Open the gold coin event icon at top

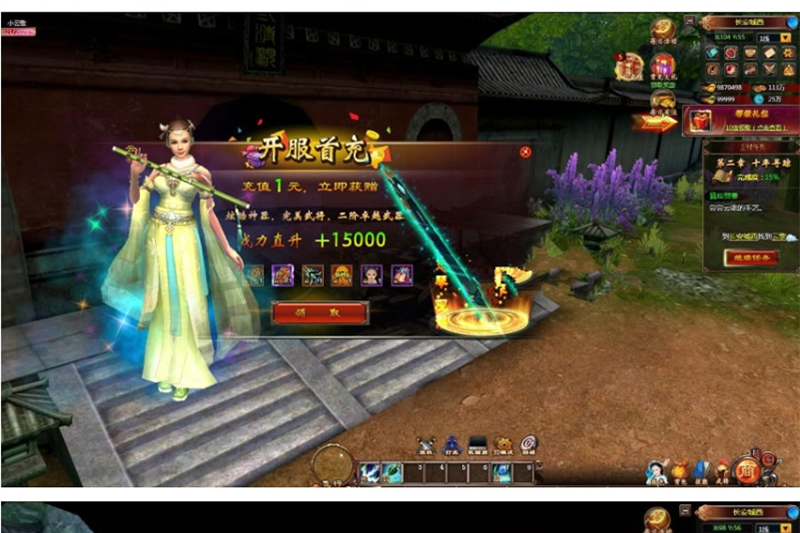661,28
